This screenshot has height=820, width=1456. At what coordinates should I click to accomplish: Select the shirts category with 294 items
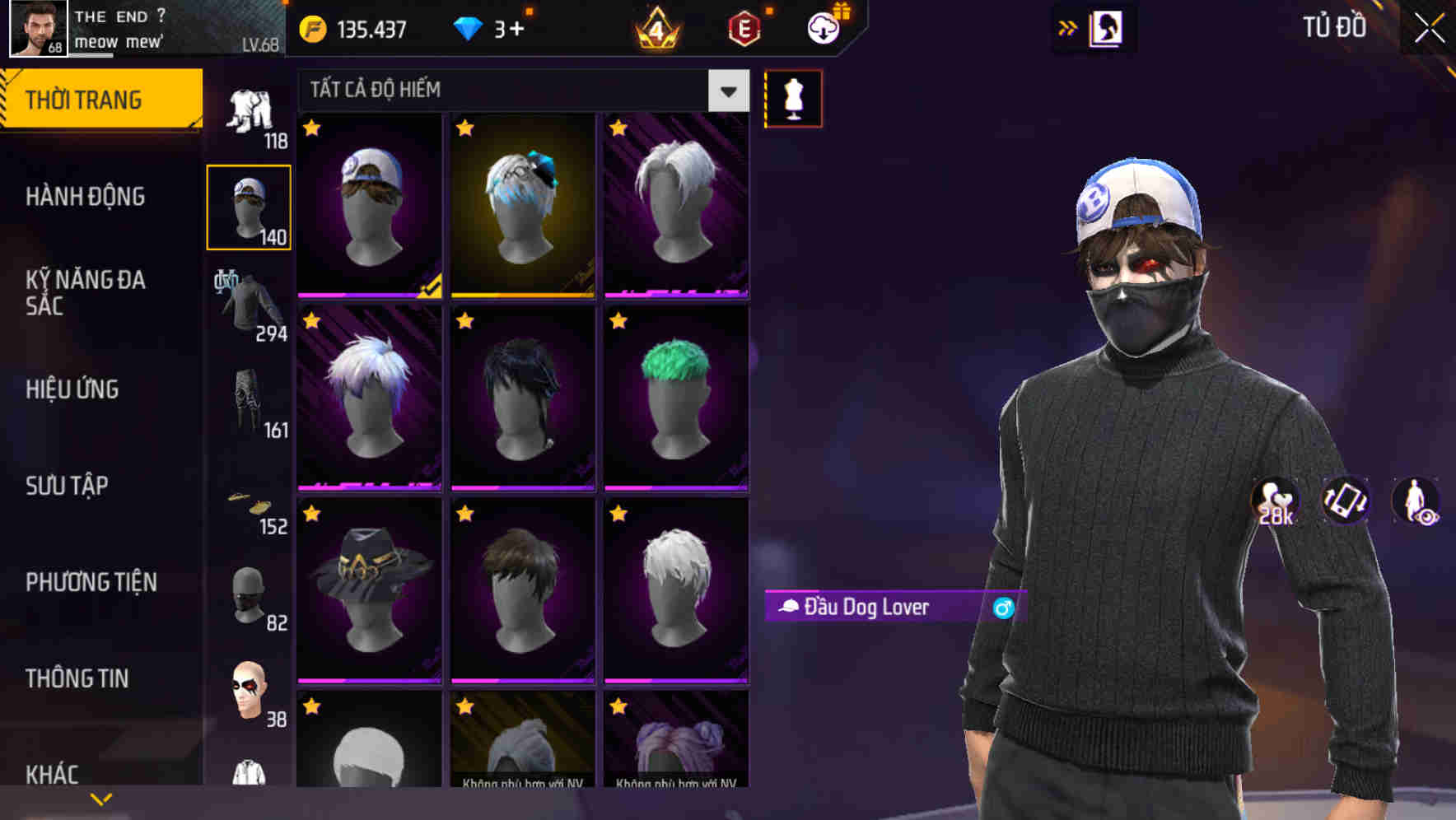[246, 299]
